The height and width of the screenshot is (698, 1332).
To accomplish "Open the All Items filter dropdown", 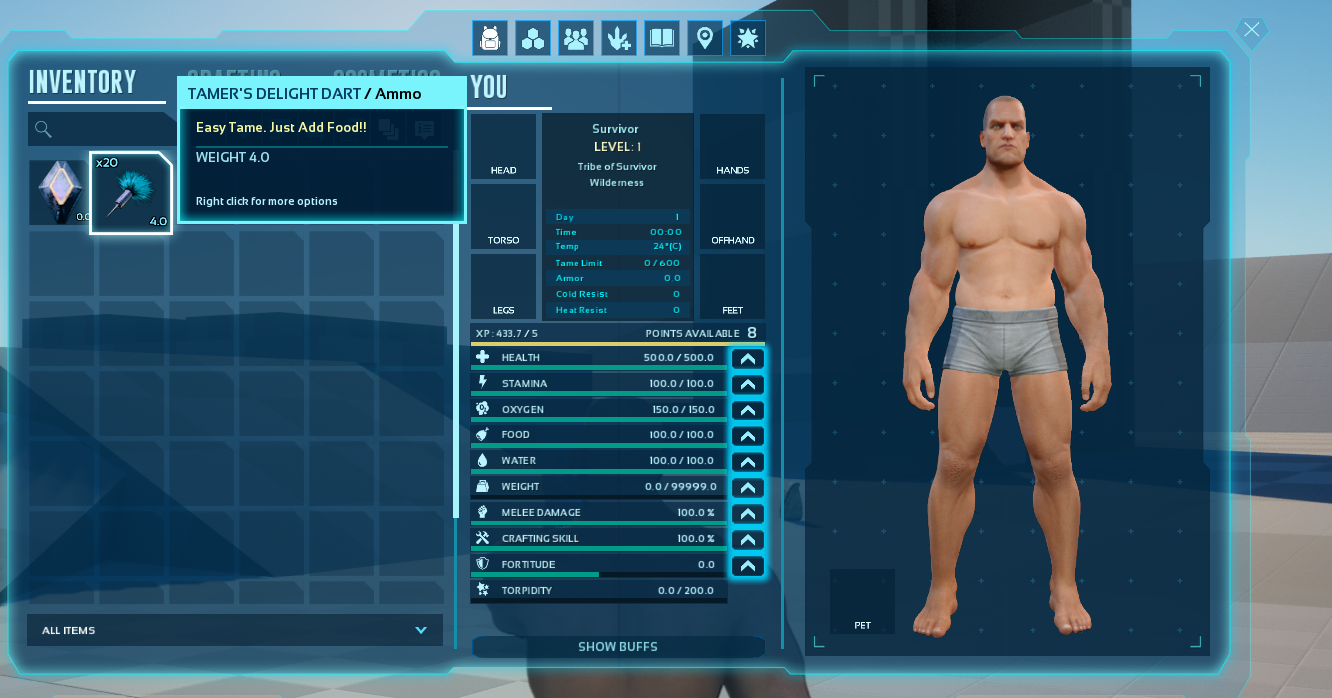I will (x=235, y=630).
